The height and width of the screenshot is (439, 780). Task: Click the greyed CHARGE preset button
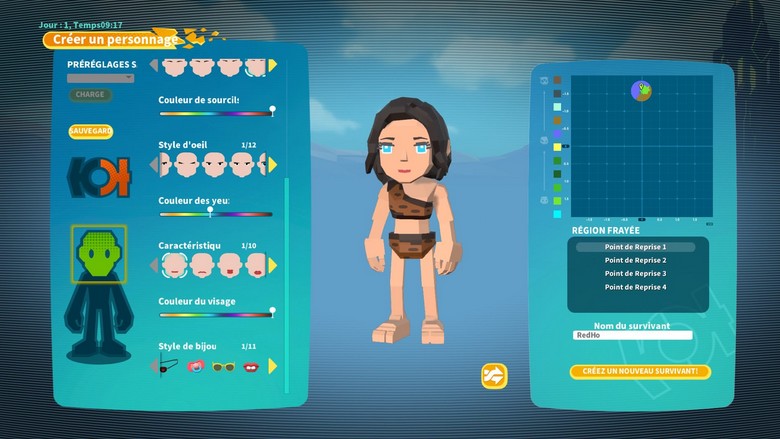point(90,95)
